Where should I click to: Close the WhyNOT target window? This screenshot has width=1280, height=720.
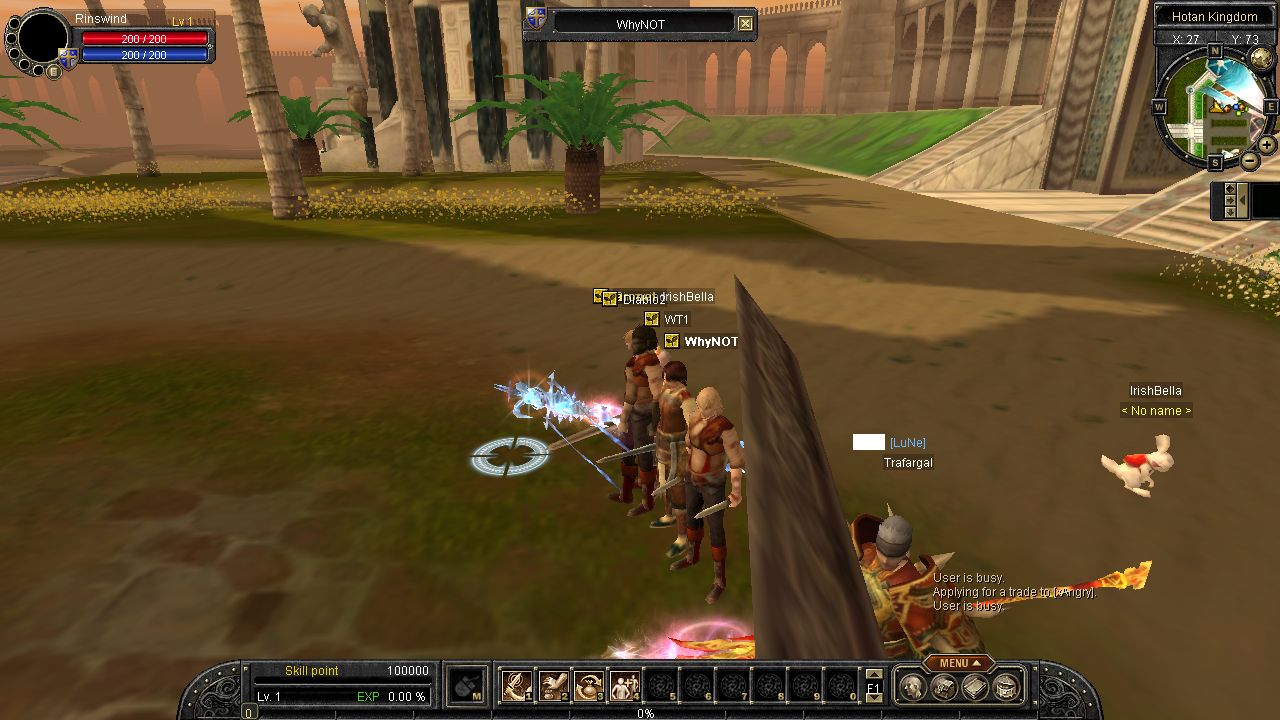point(746,23)
